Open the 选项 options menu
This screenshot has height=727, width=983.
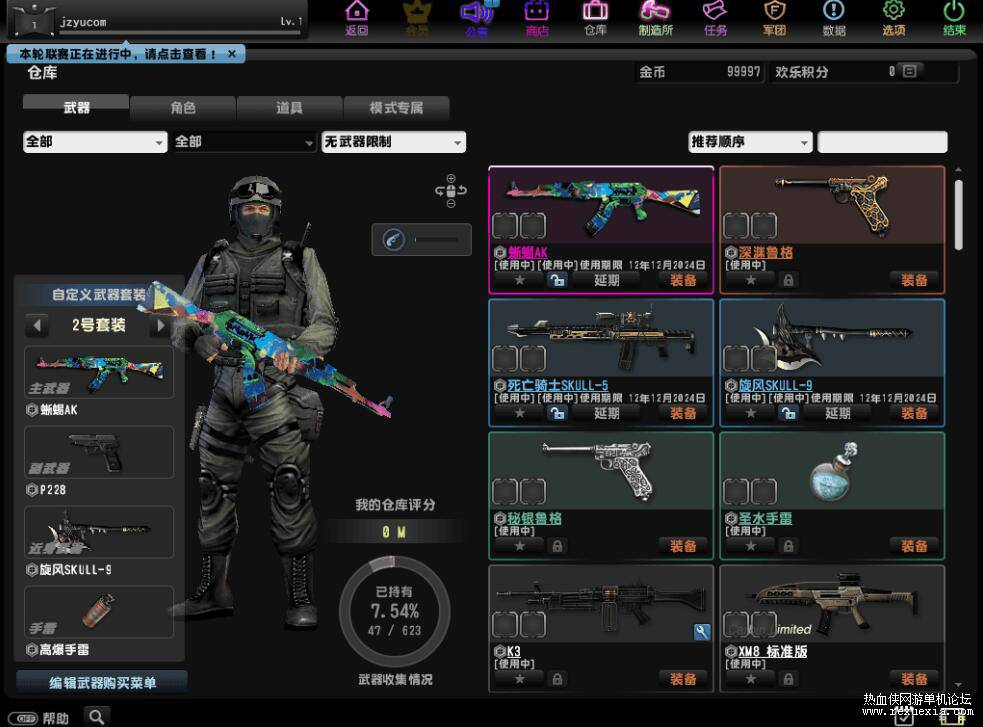point(893,18)
